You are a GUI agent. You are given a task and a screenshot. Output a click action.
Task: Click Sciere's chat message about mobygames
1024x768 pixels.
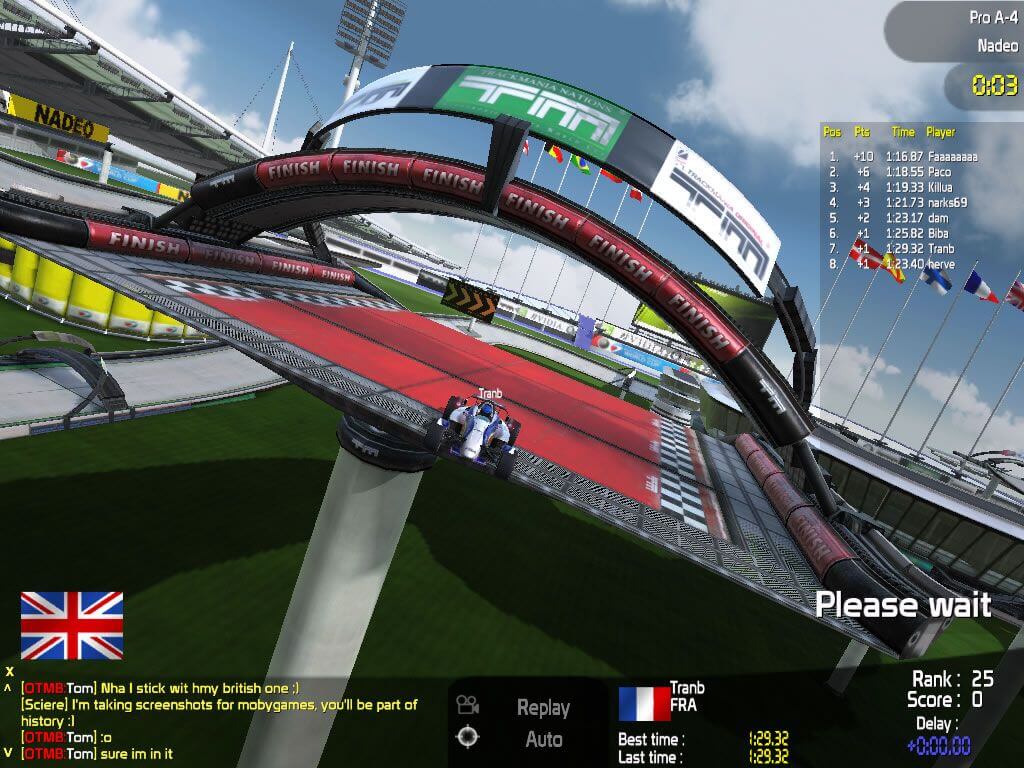(x=219, y=712)
